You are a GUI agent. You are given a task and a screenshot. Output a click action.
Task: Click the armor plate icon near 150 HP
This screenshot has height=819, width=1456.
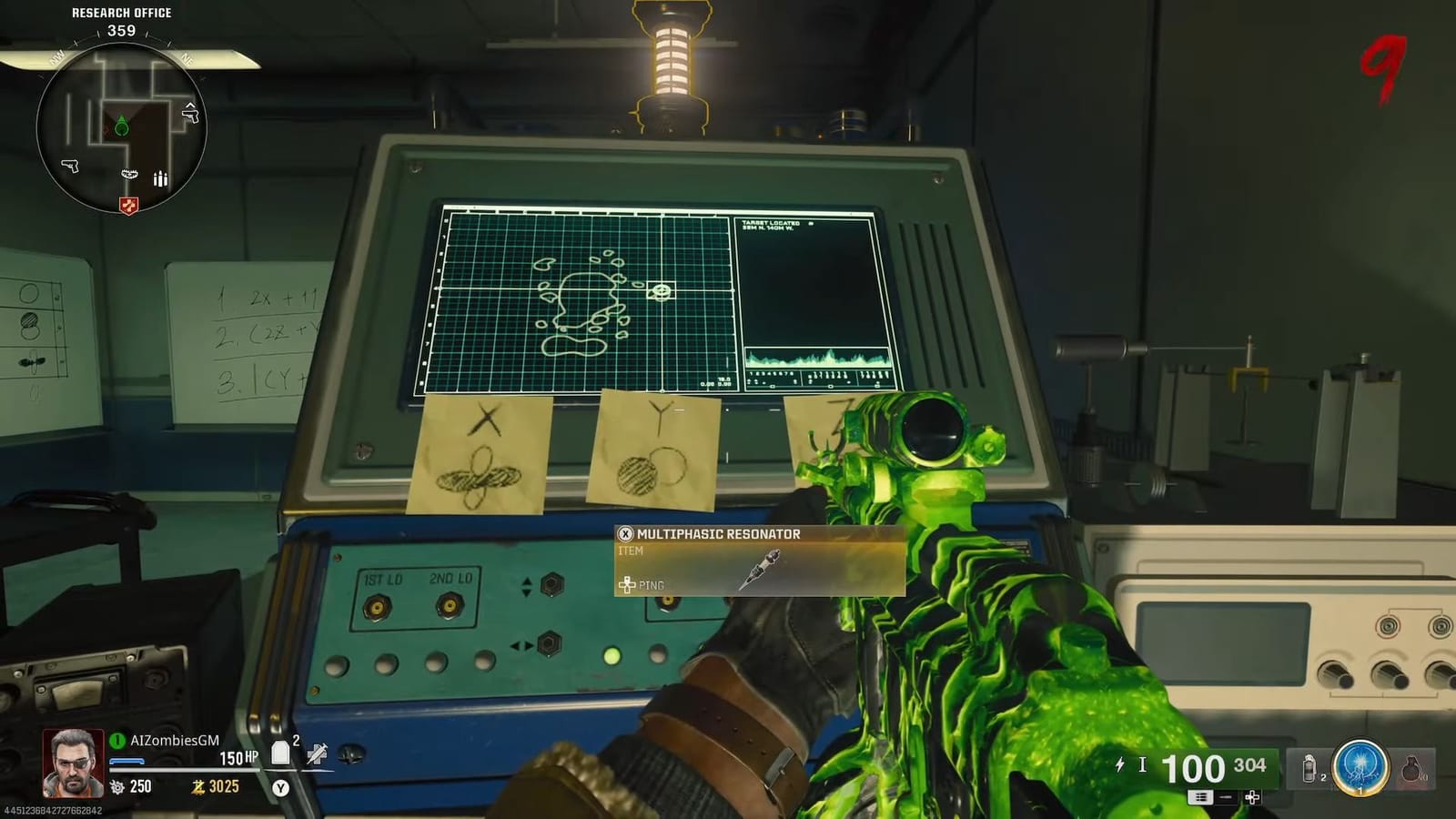coord(280,751)
